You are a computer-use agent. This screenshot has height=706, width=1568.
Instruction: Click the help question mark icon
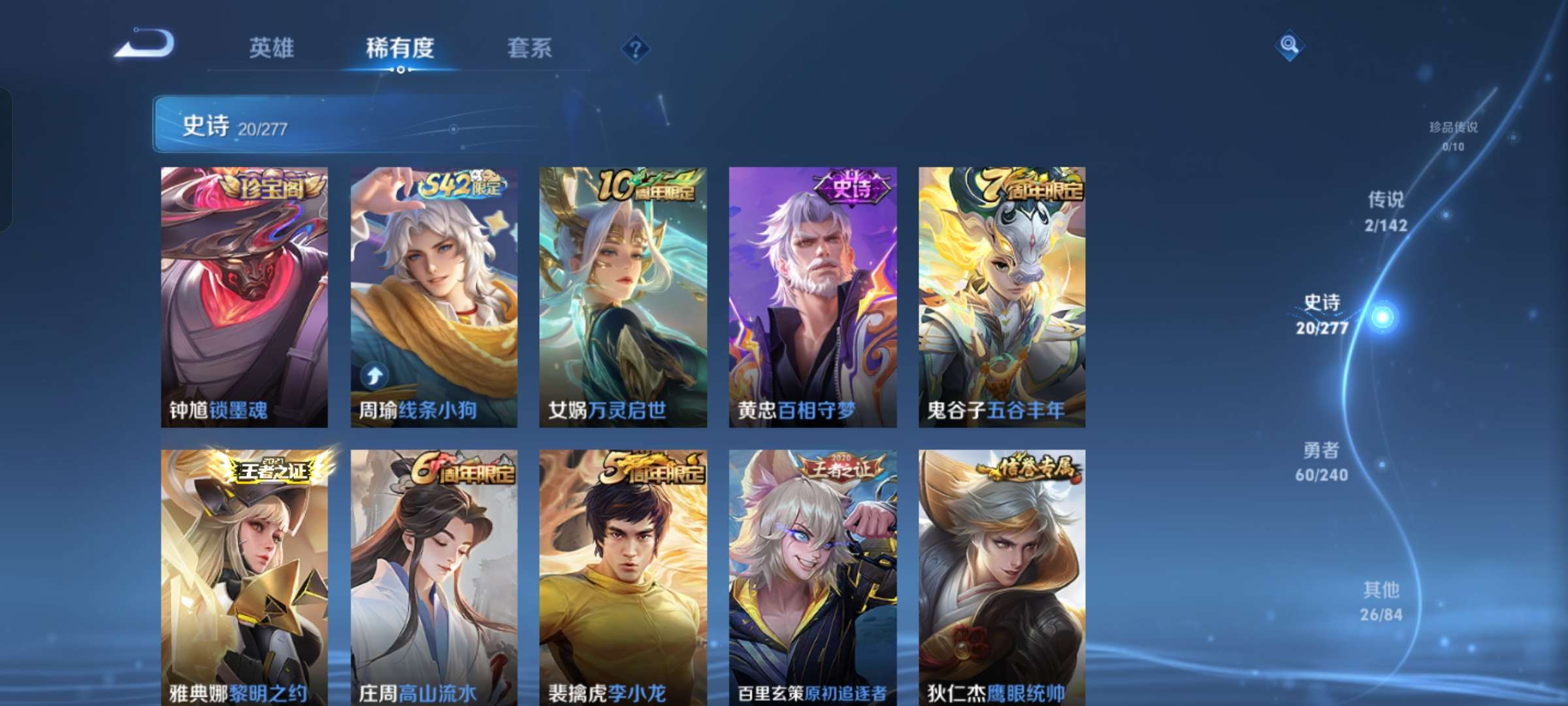coord(636,48)
